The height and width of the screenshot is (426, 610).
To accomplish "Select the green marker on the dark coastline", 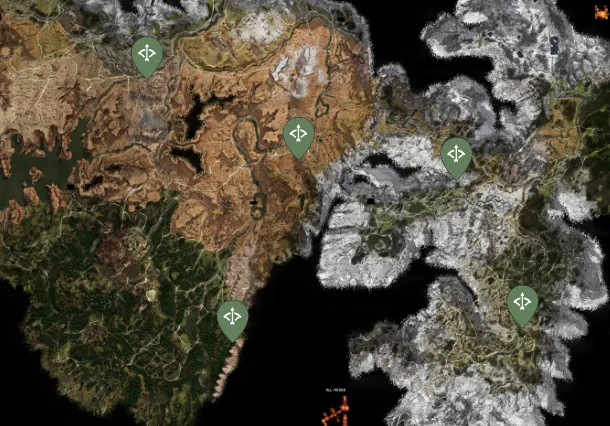I will [232, 319].
